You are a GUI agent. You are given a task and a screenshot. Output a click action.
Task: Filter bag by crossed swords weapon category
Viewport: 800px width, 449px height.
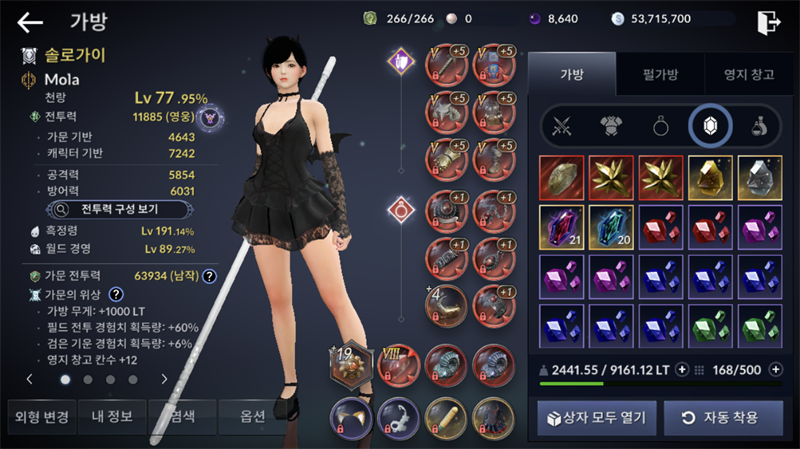pos(562,126)
